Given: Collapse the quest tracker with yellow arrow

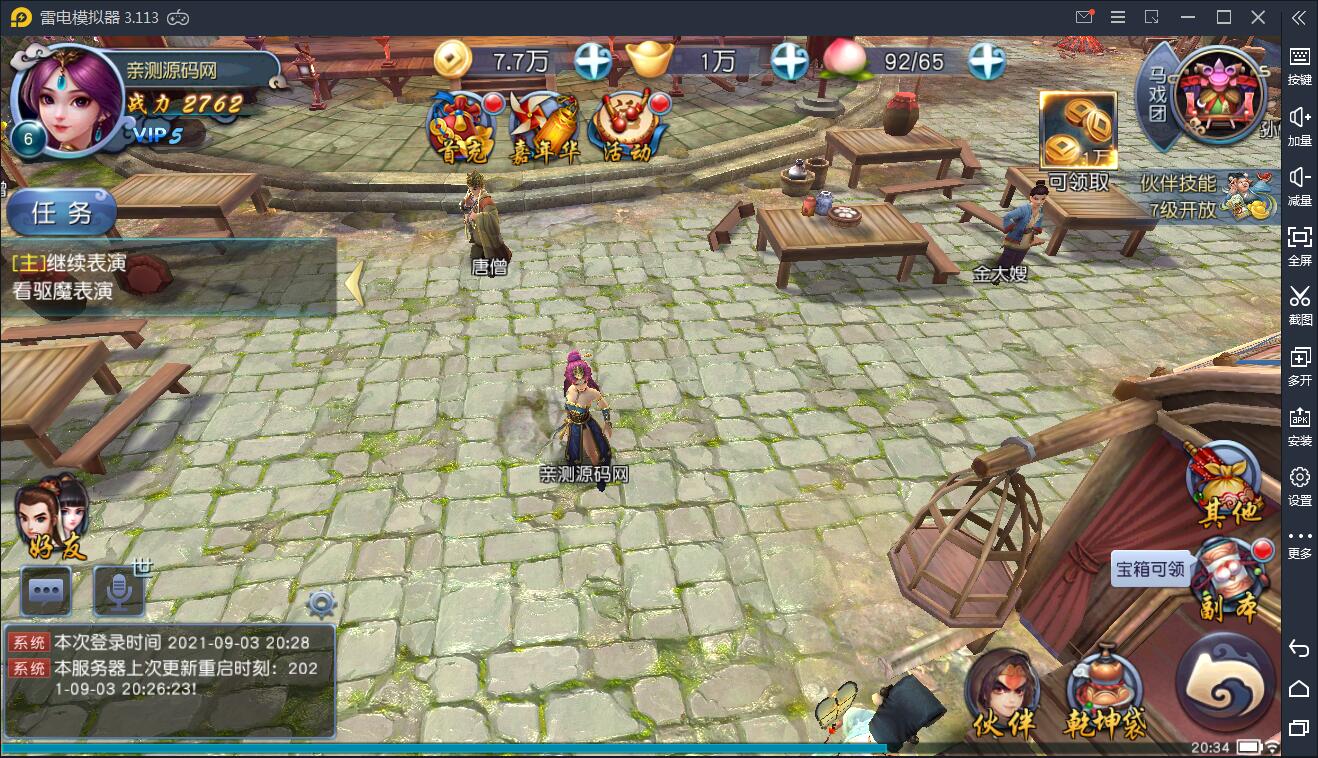Looking at the screenshot, I should point(354,284).
